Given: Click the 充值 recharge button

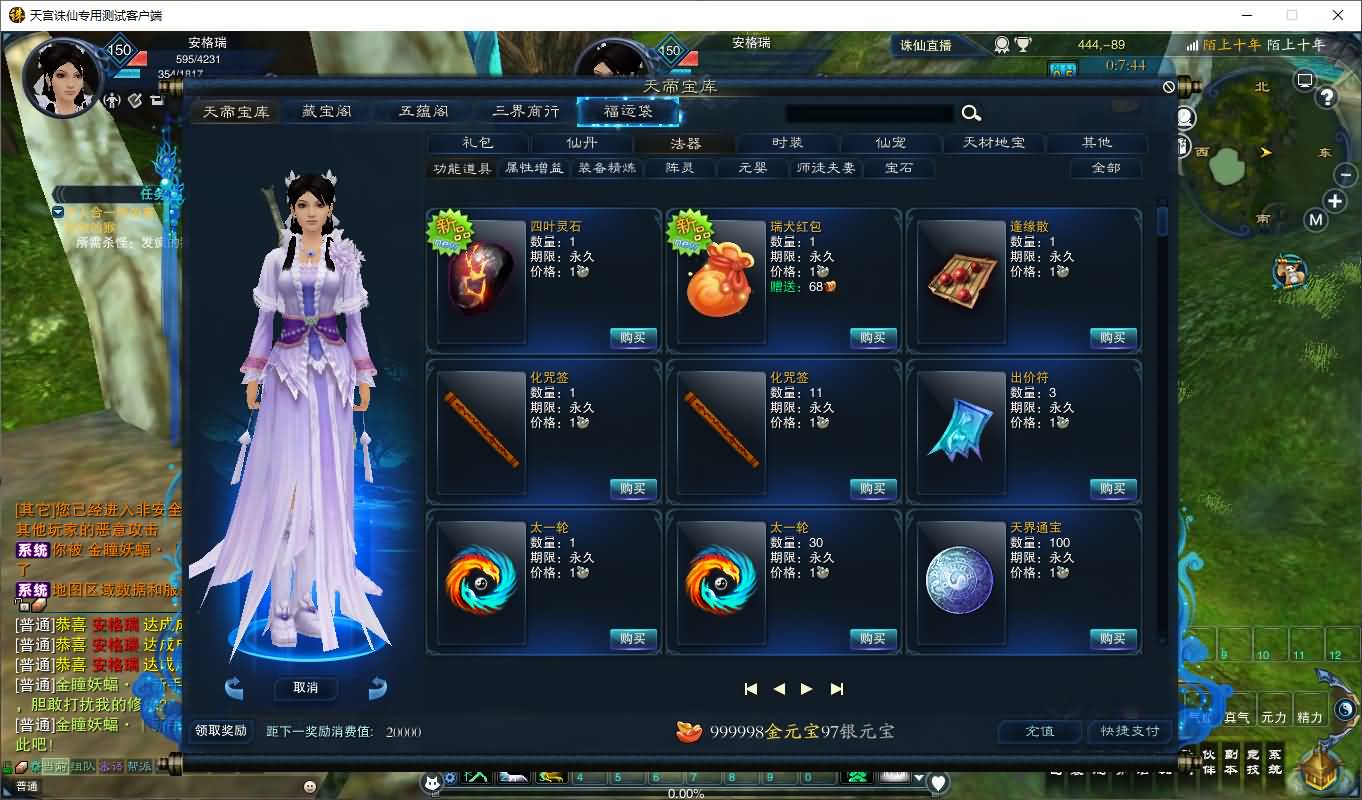Looking at the screenshot, I should pos(1038,731).
